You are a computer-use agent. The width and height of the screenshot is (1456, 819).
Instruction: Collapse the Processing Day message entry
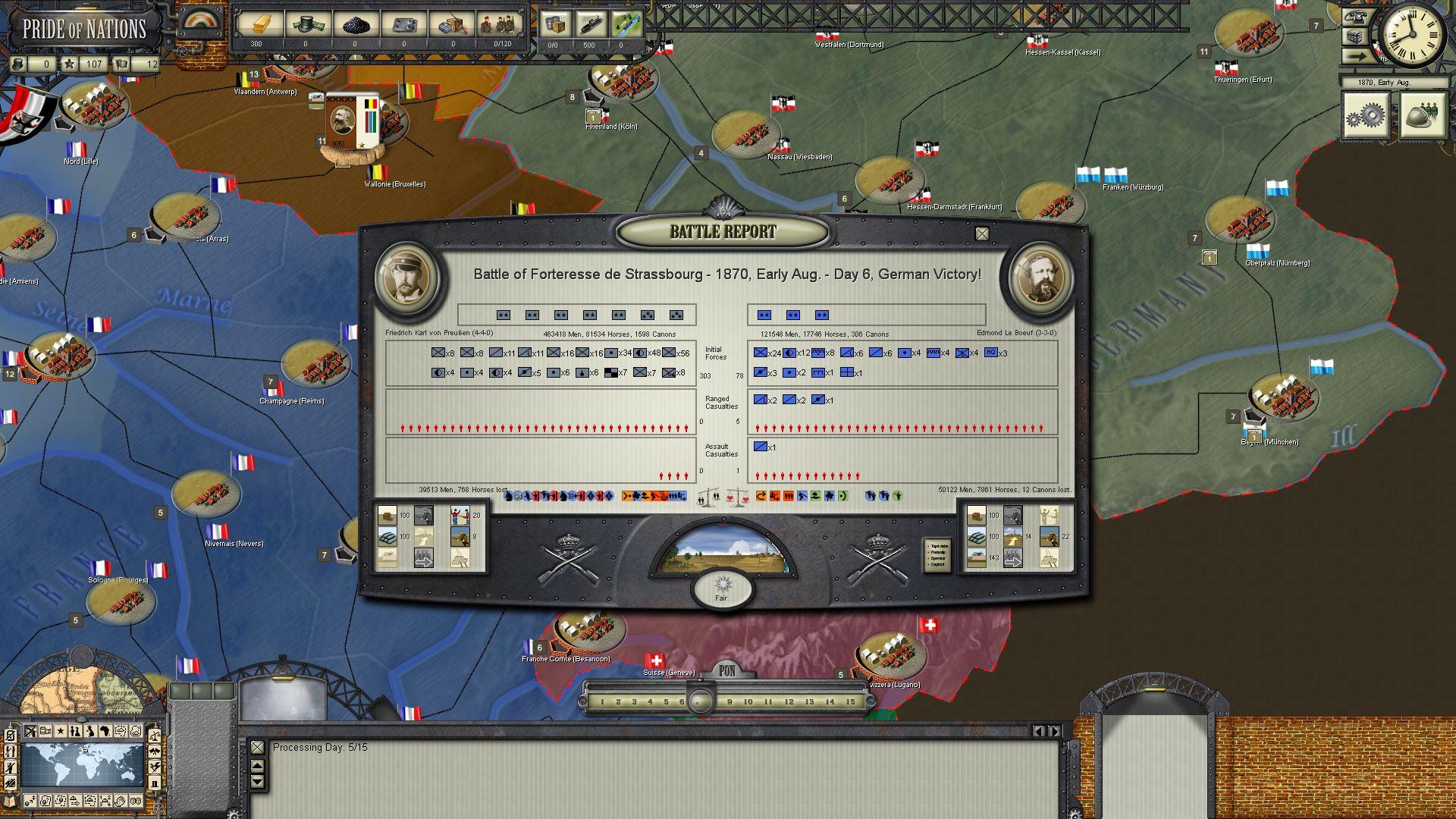[258, 747]
